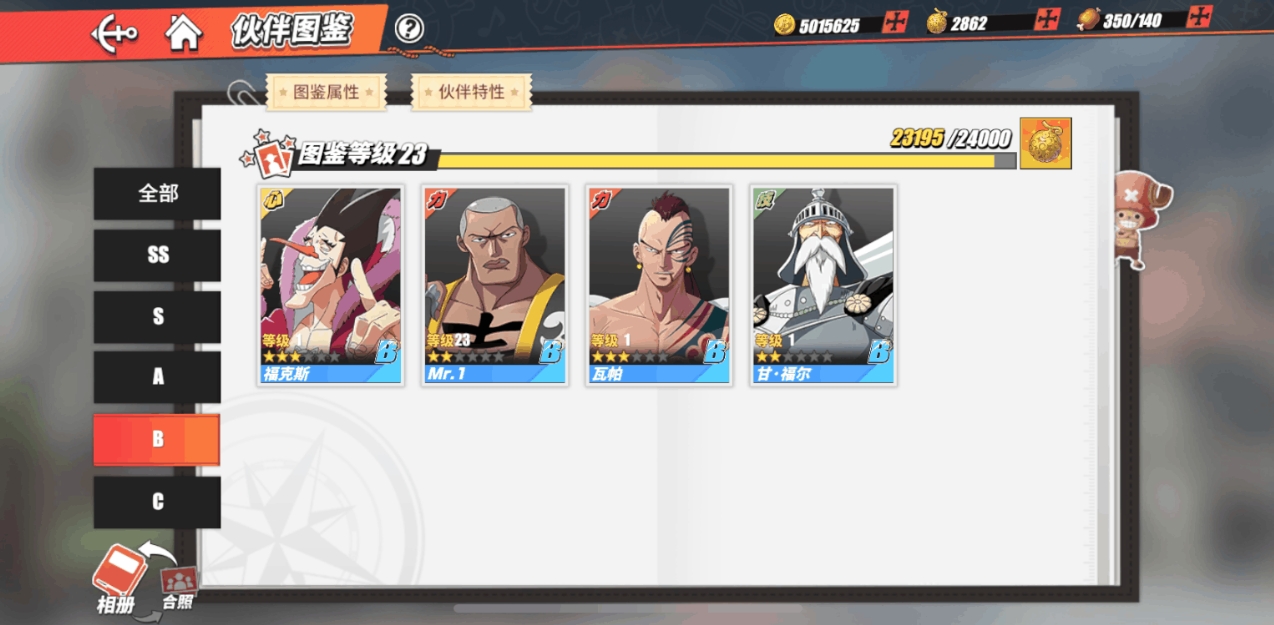Filter partners by A rank
Image resolution: width=1274 pixels, height=625 pixels.
click(x=157, y=377)
